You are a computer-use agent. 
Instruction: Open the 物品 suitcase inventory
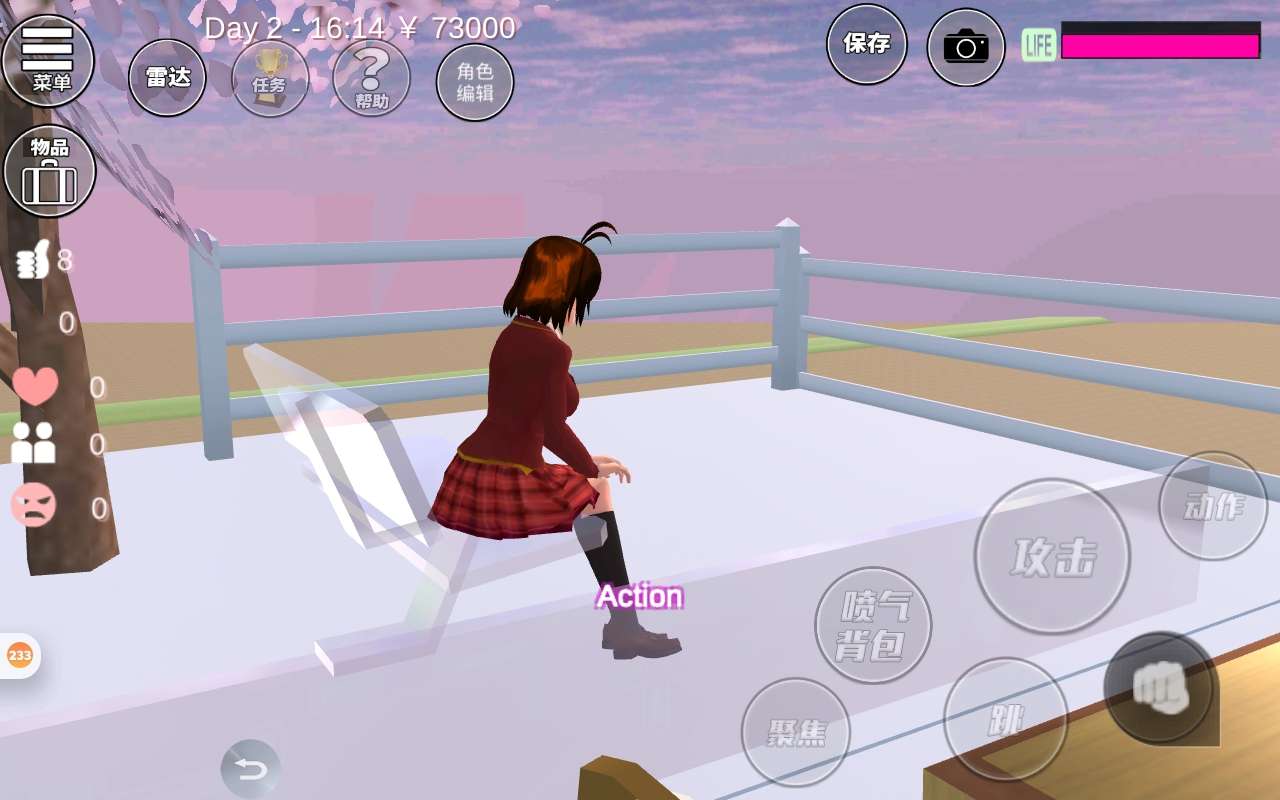(50, 171)
